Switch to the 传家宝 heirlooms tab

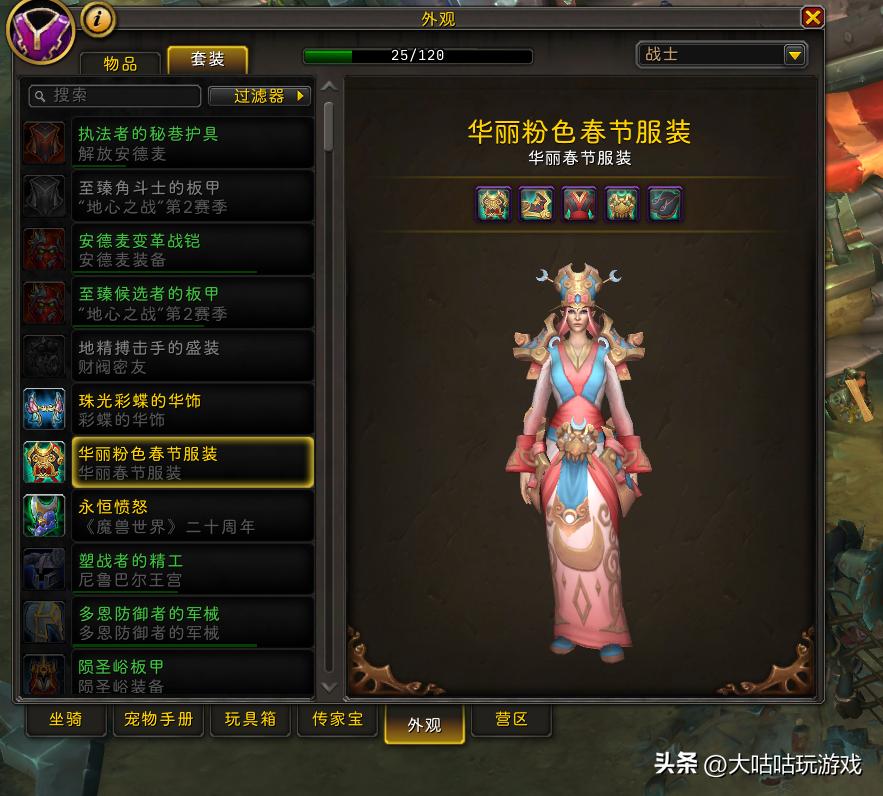337,720
